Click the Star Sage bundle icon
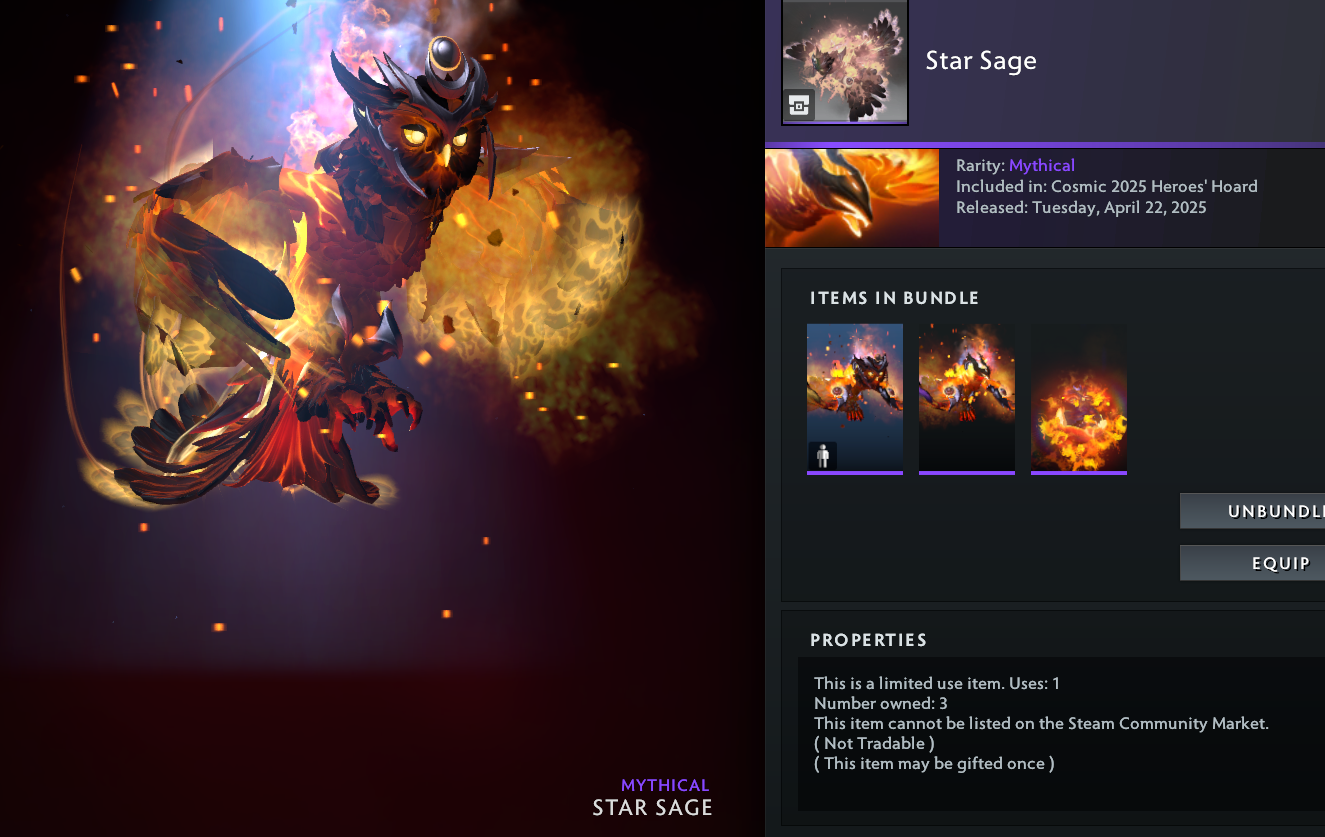The image size is (1325, 837). (845, 62)
